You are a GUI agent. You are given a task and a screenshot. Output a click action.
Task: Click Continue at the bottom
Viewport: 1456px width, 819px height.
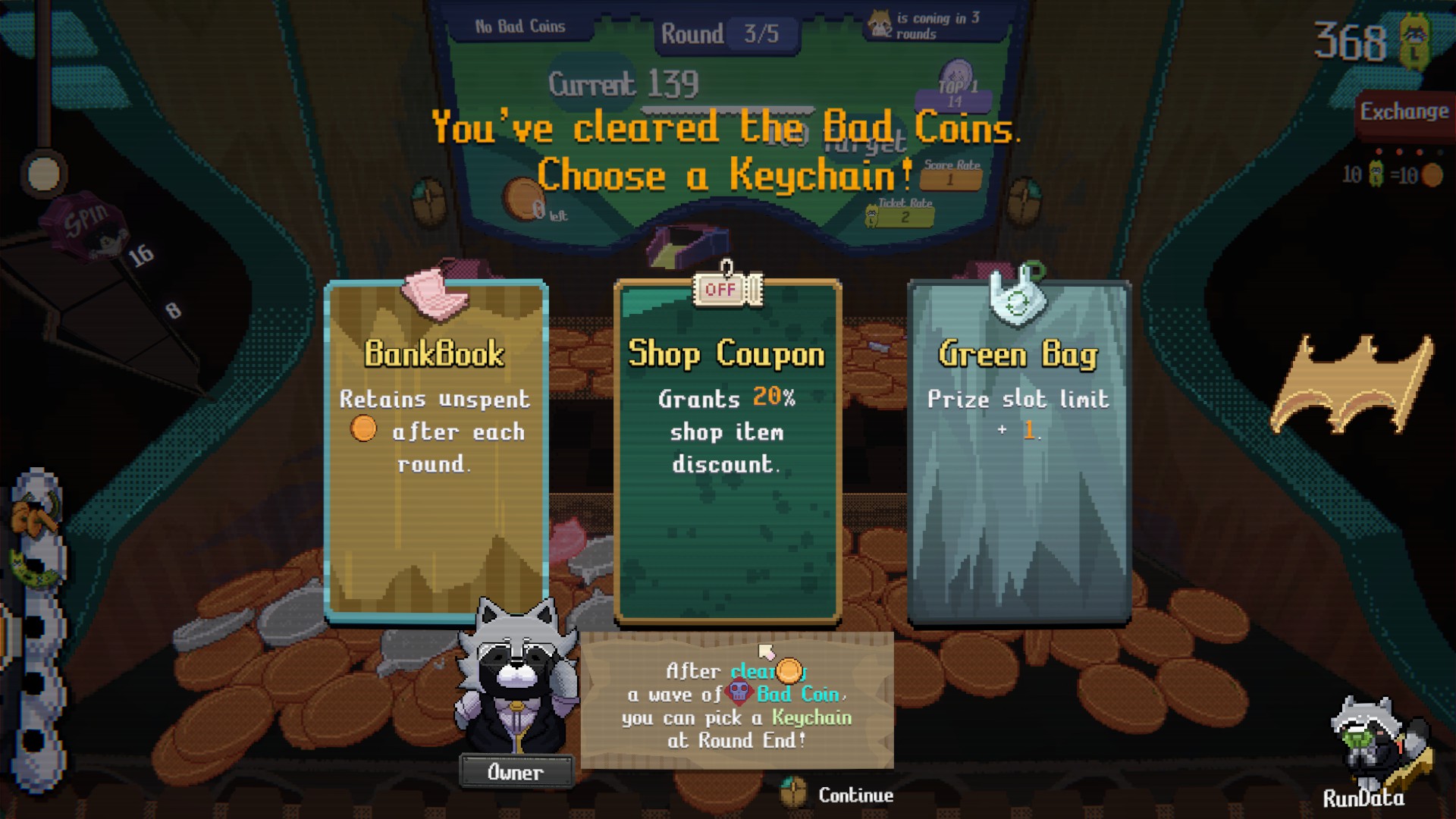pos(855,795)
